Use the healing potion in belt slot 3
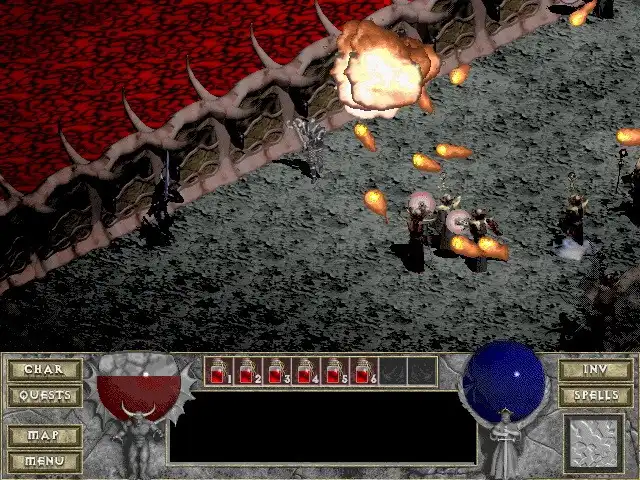 [x=276, y=371]
